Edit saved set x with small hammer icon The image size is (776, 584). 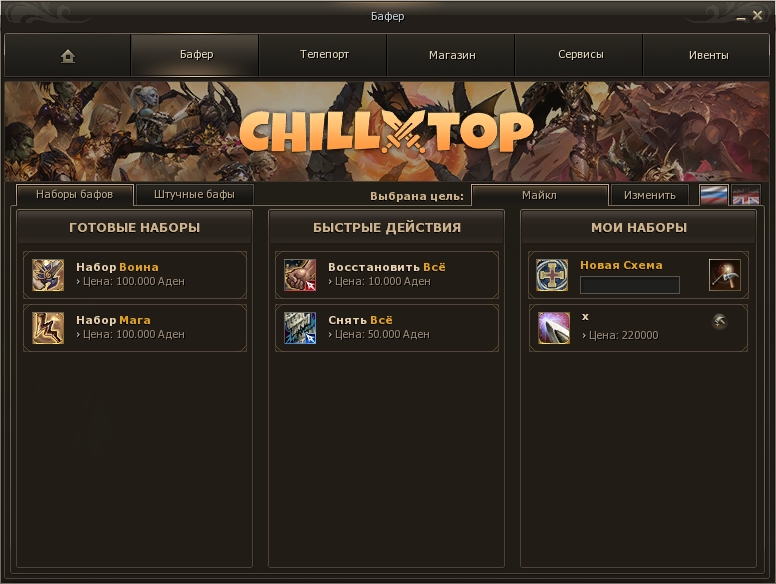719,321
